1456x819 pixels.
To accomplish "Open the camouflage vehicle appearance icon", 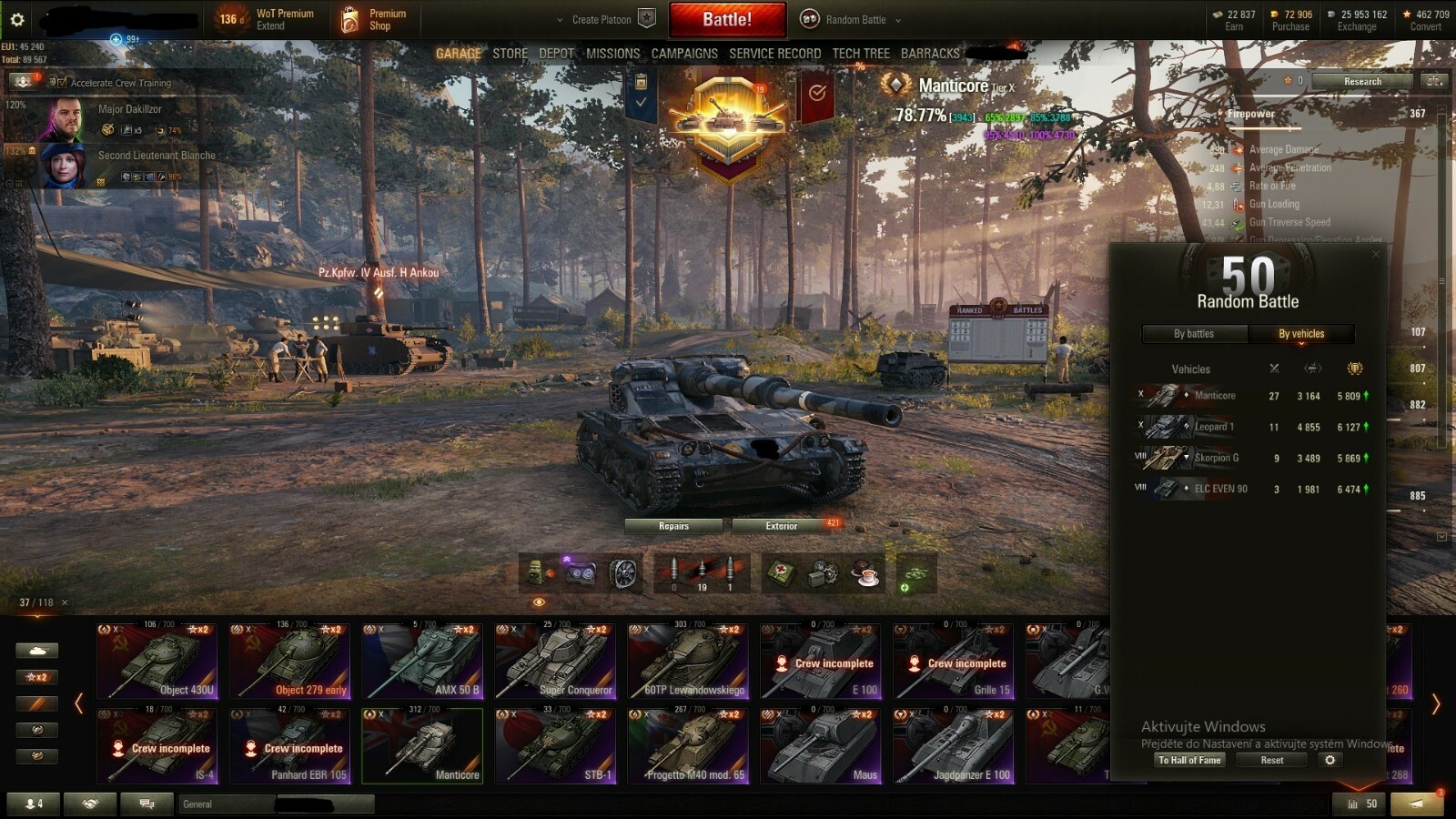I will point(914,573).
